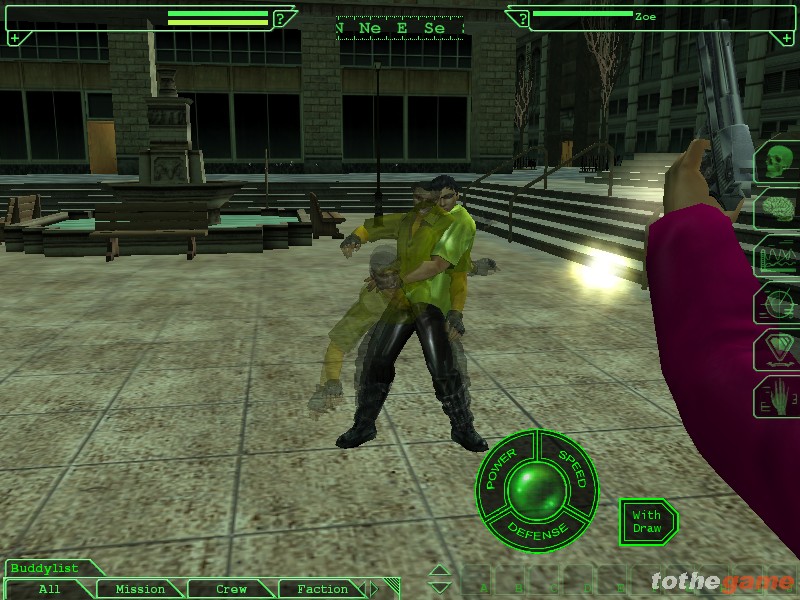Click the Withdraw button
Screen dimensions: 800x600
click(646, 521)
